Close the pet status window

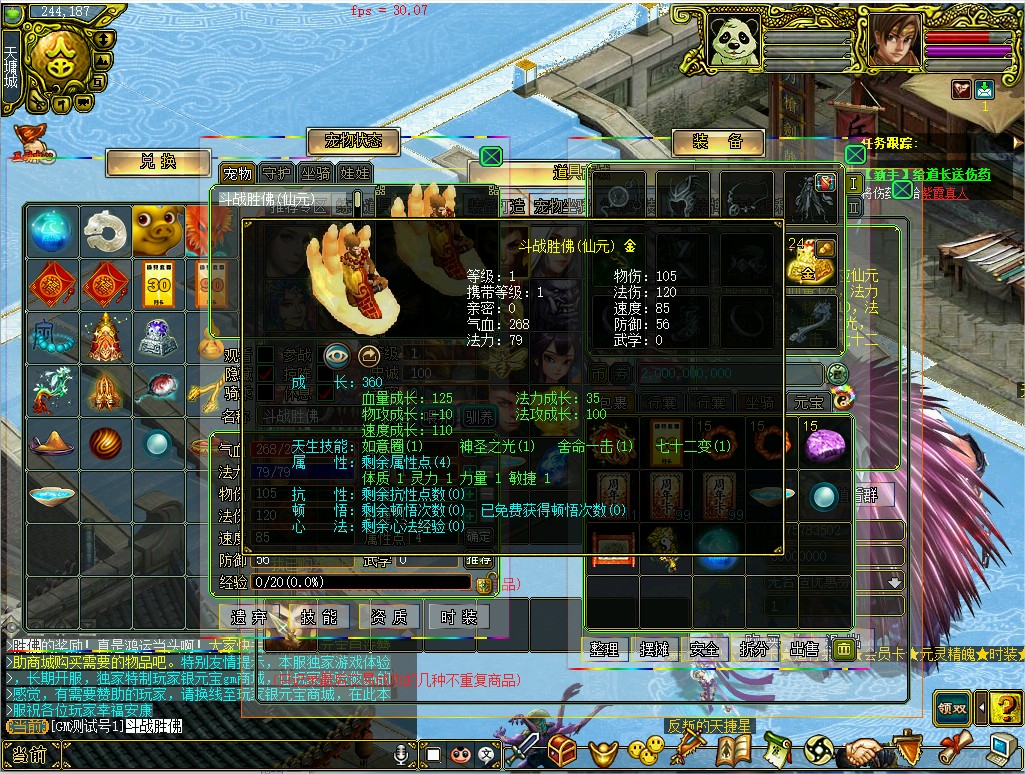(490, 156)
